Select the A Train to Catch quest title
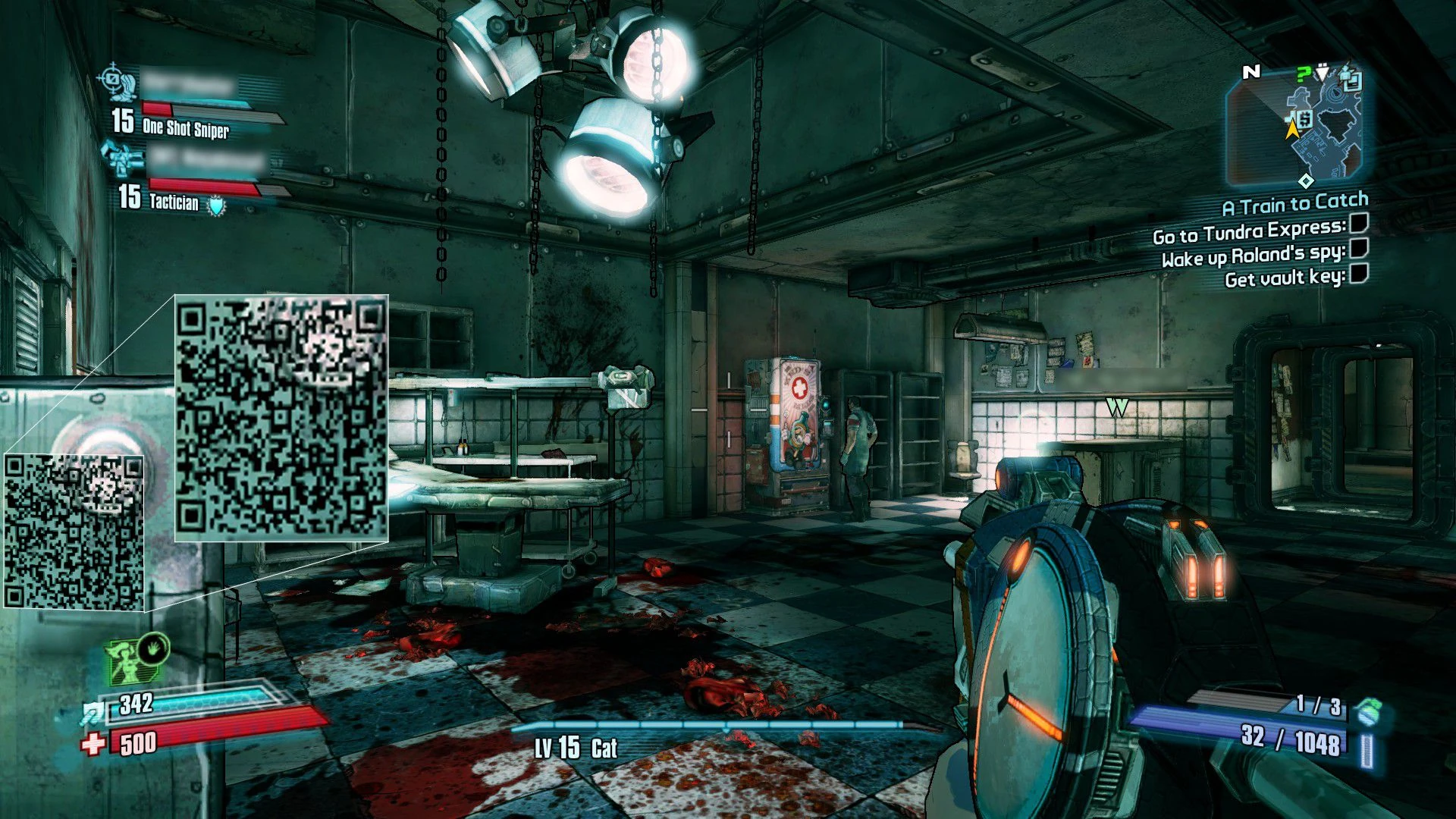Viewport: 1456px width, 819px height. click(x=1294, y=203)
